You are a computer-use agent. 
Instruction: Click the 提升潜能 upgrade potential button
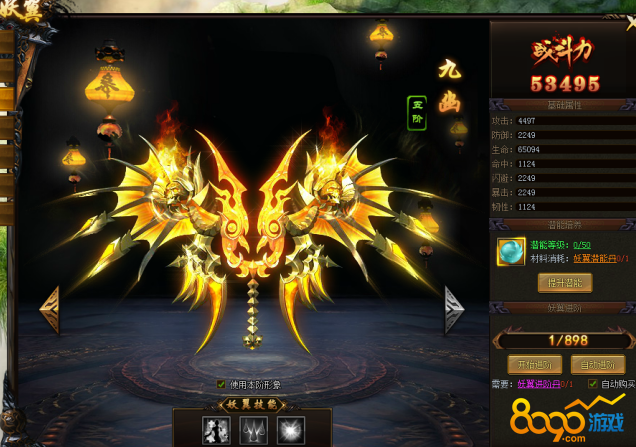click(x=565, y=283)
